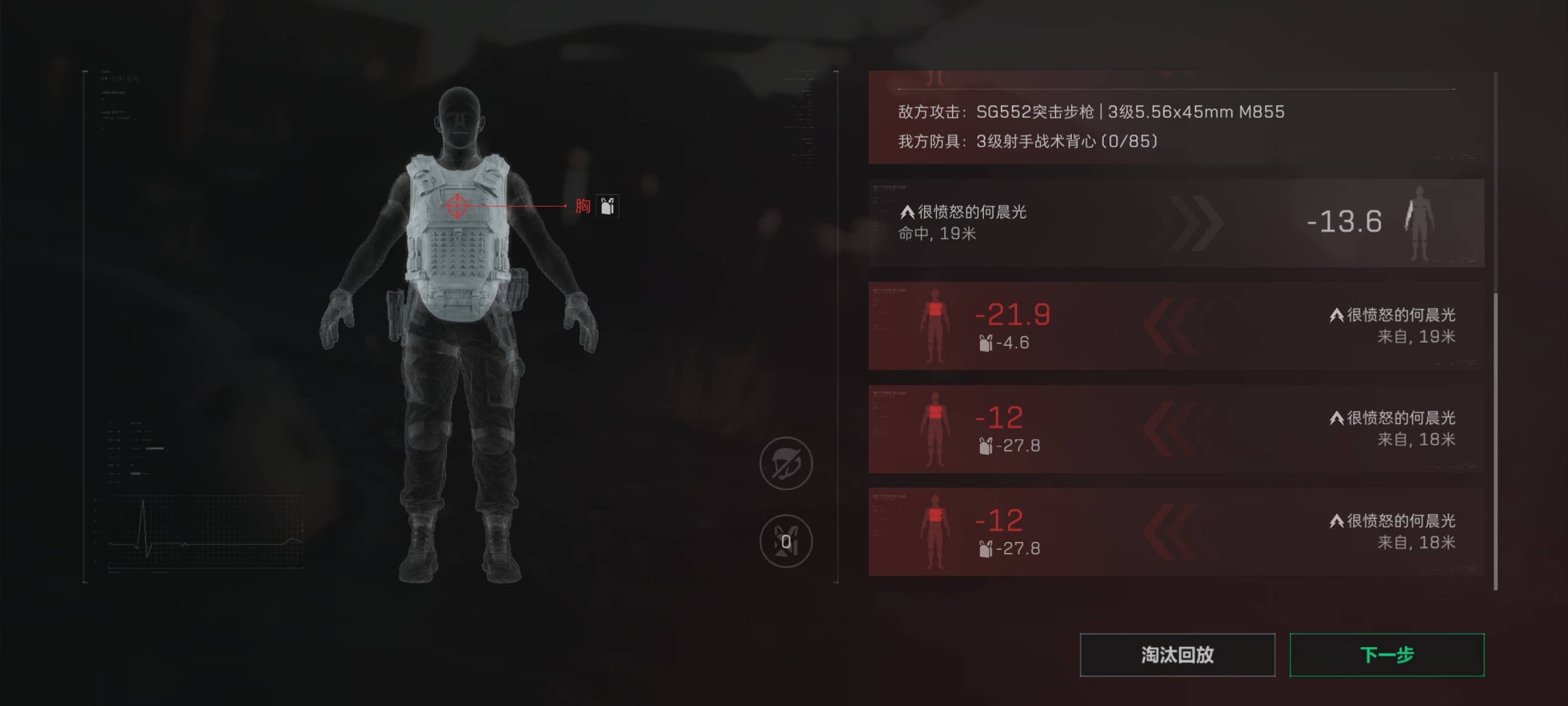Toggle helmet visibility on the character model

click(786, 463)
